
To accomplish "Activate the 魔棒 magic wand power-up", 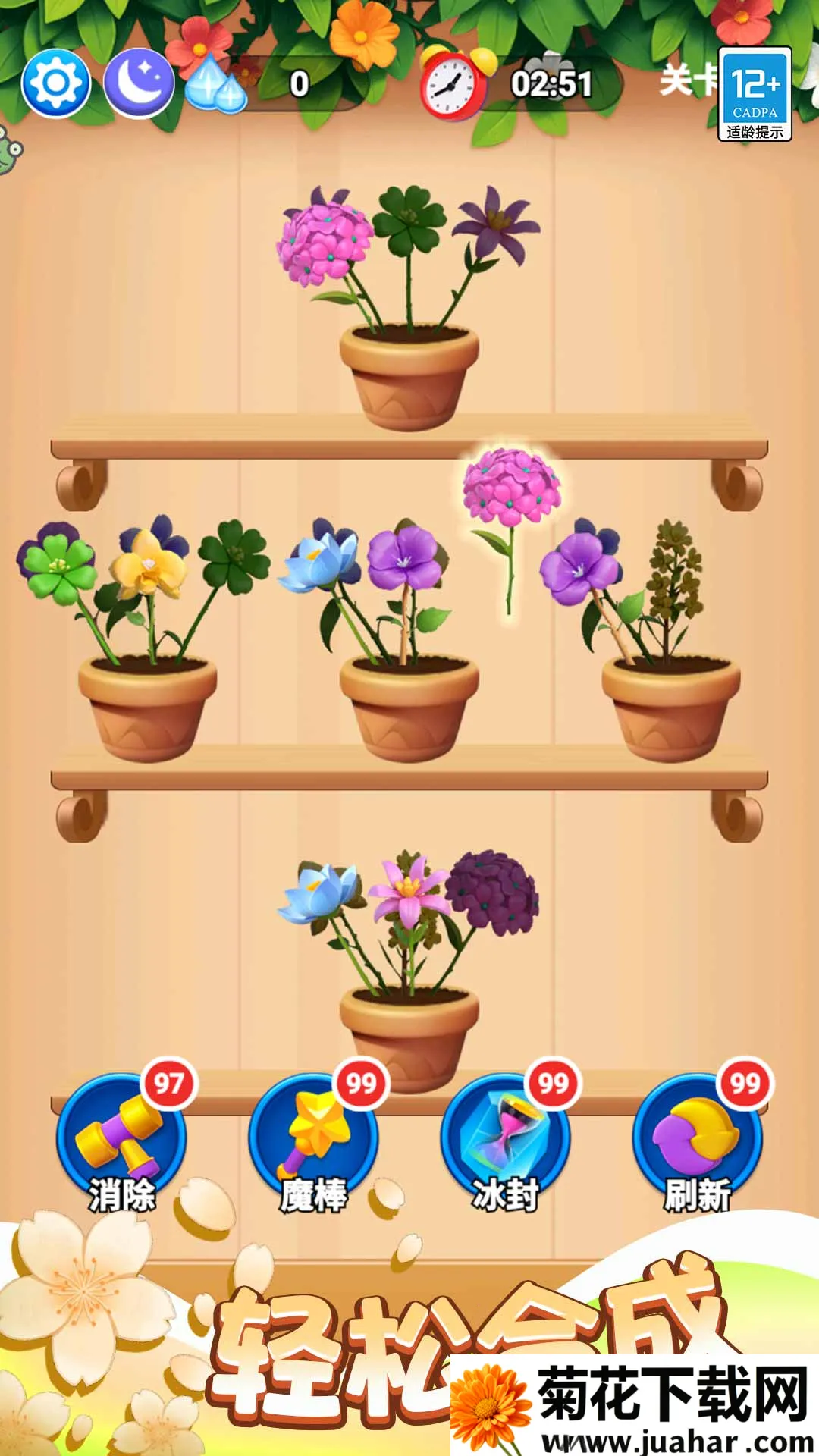I will [313, 1139].
